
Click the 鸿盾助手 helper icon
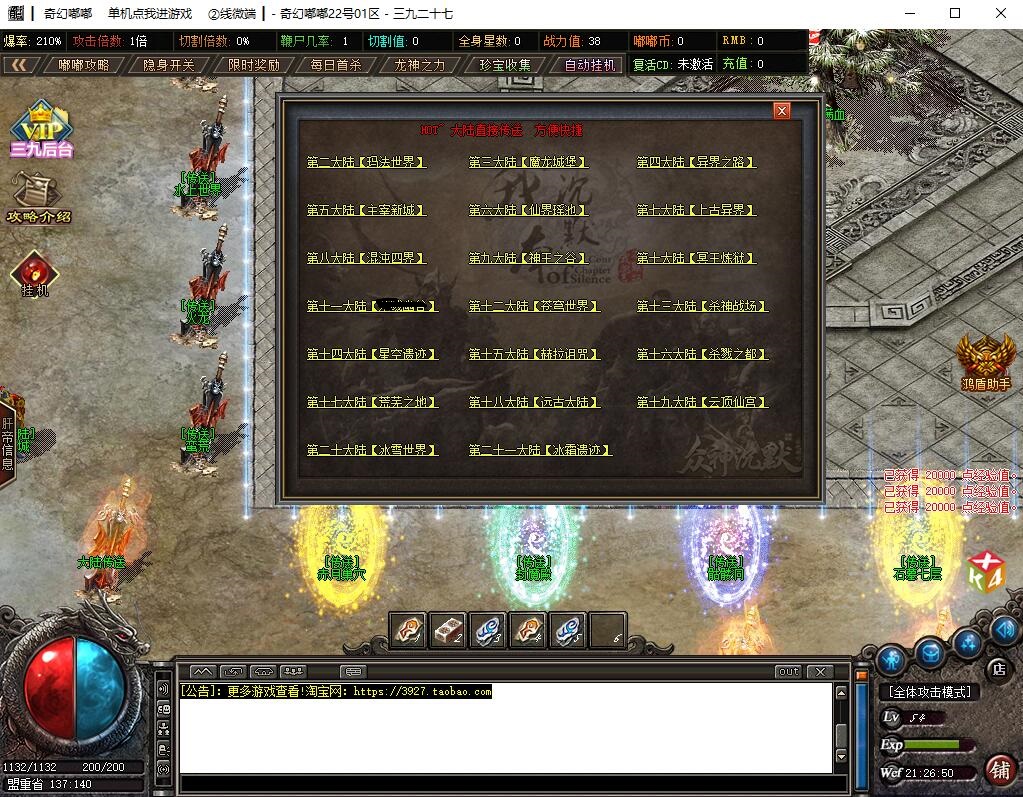click(x=986, y=362)
